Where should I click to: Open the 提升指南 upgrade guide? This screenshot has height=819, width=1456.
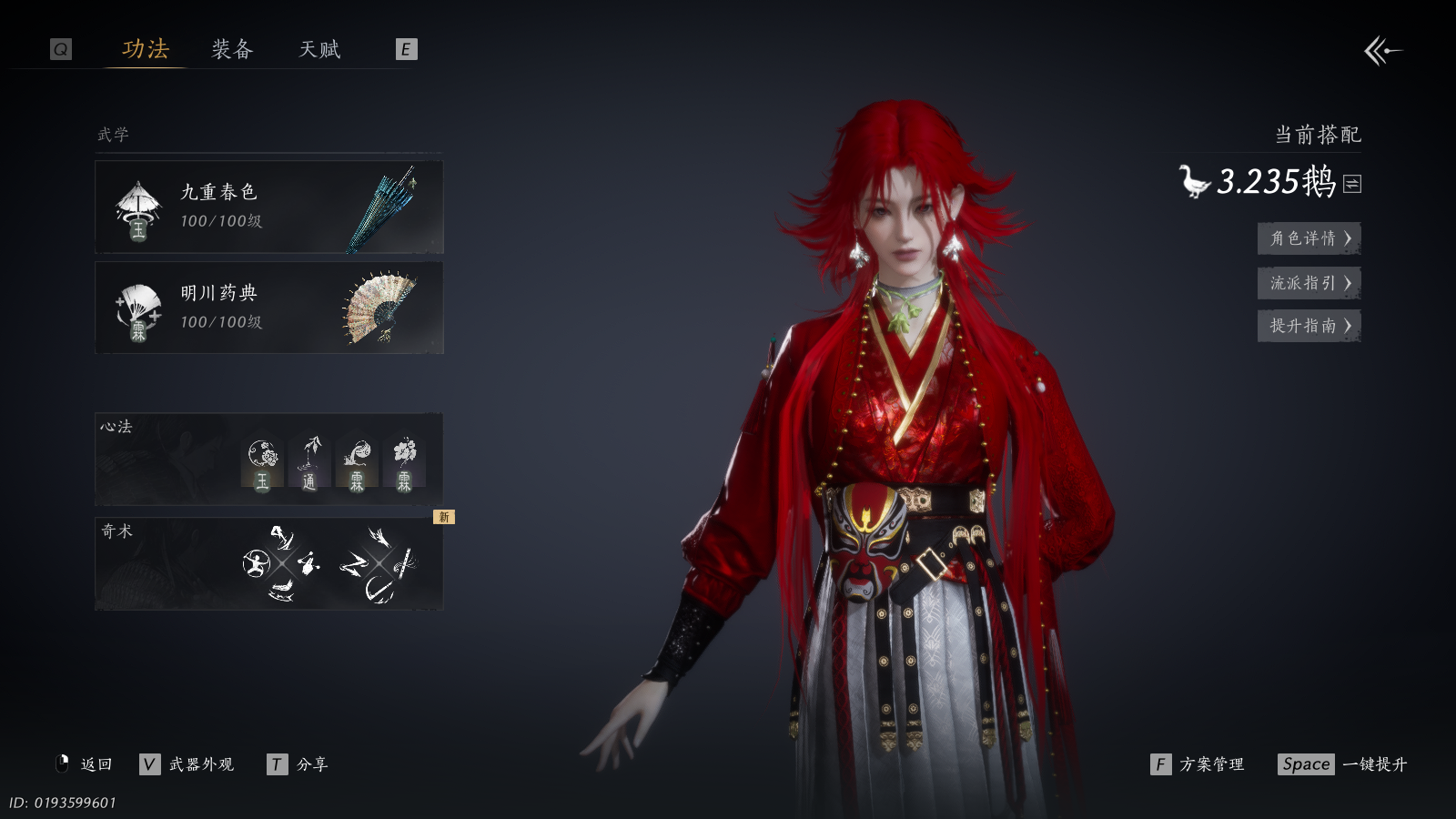click(1309, 326)
